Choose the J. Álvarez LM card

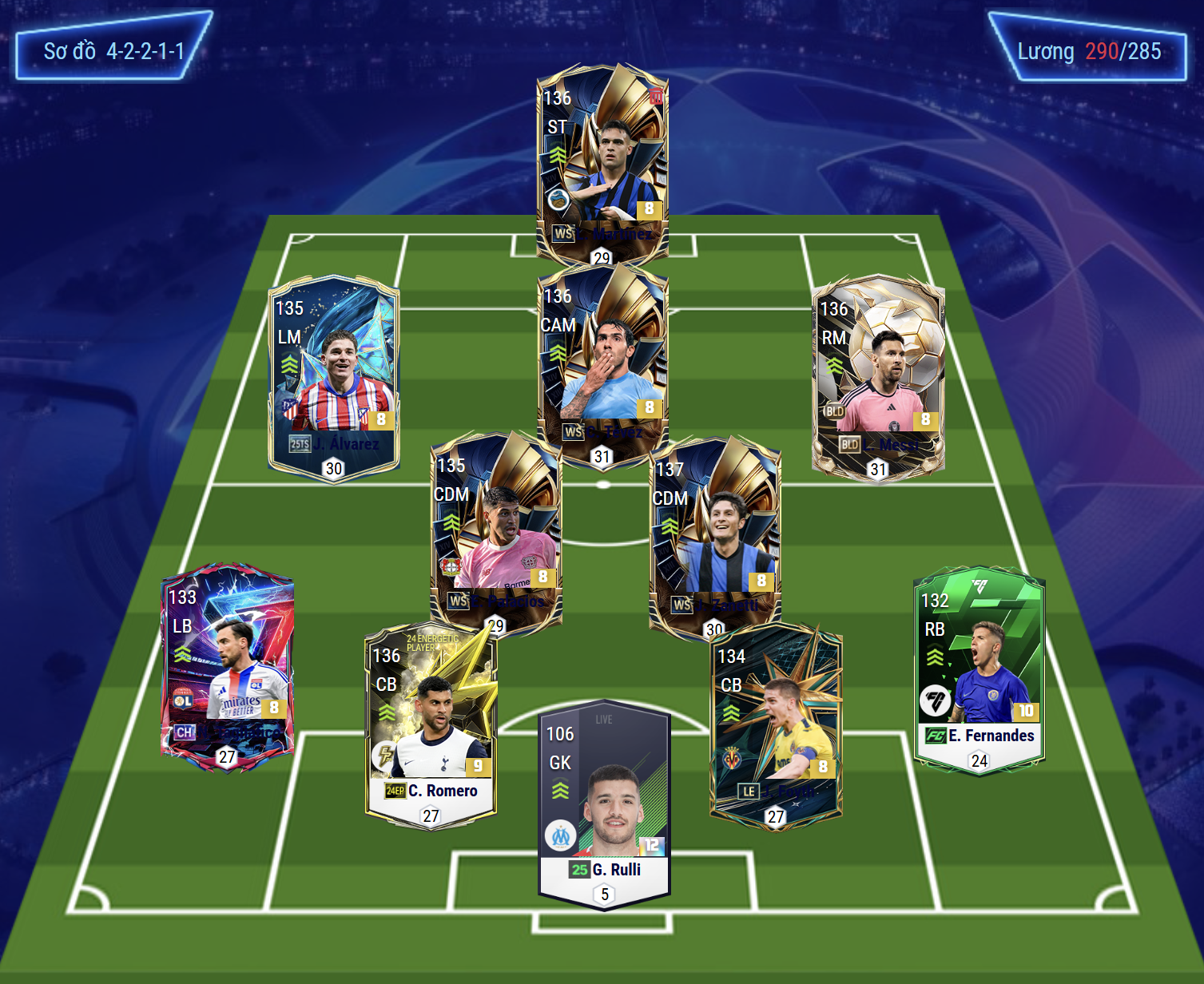tap(334, 375)
